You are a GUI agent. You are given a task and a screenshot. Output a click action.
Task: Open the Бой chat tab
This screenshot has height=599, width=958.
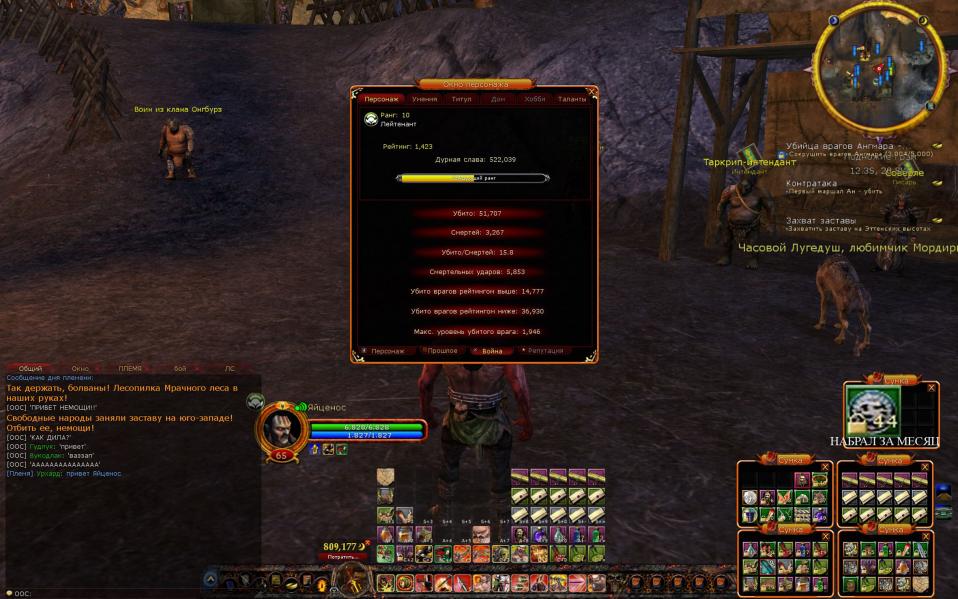(180, 369)
